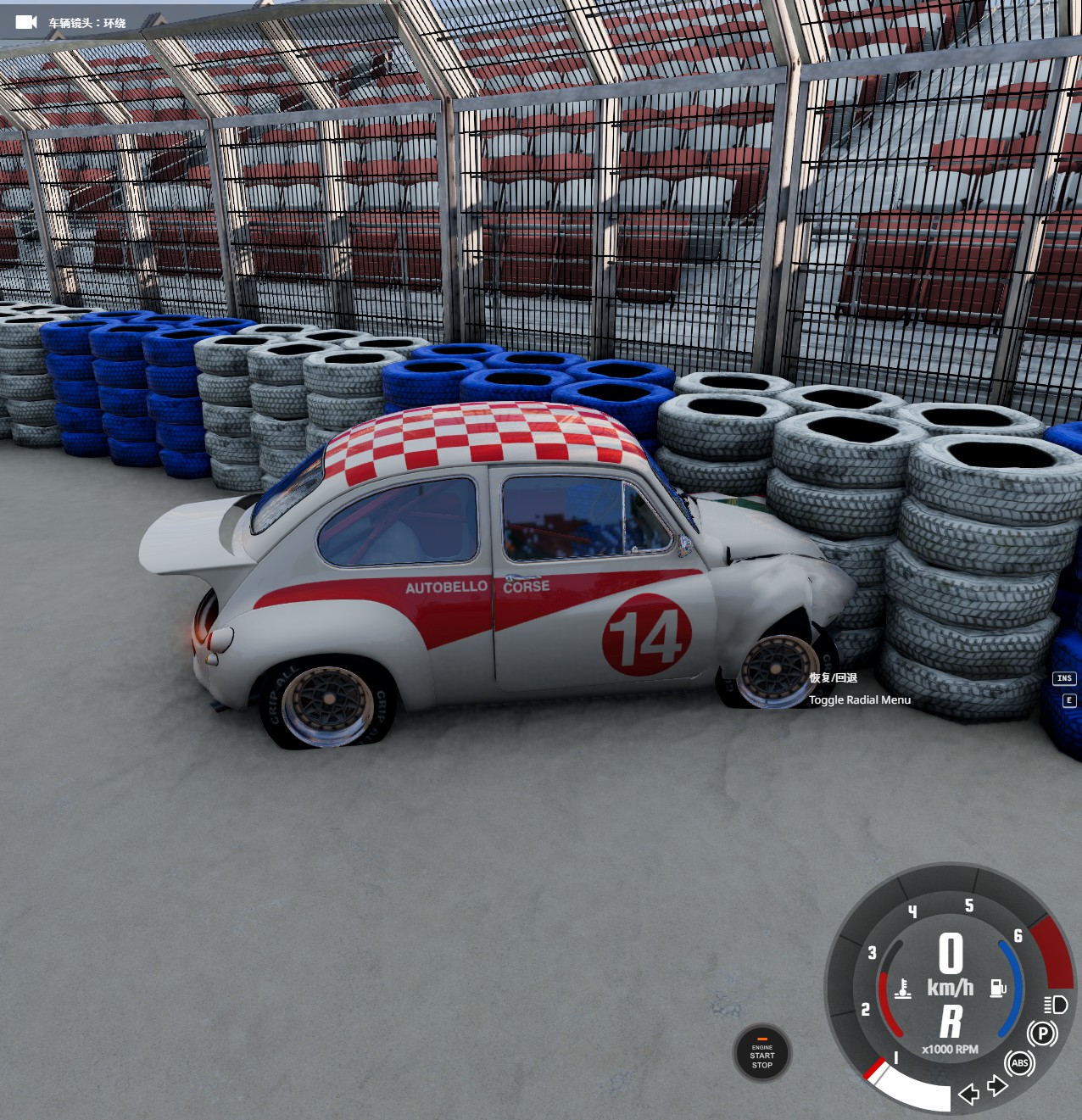Click the headlights indicator icon
This screenshot has width=1082, height=1120.
(1056, 1005)
